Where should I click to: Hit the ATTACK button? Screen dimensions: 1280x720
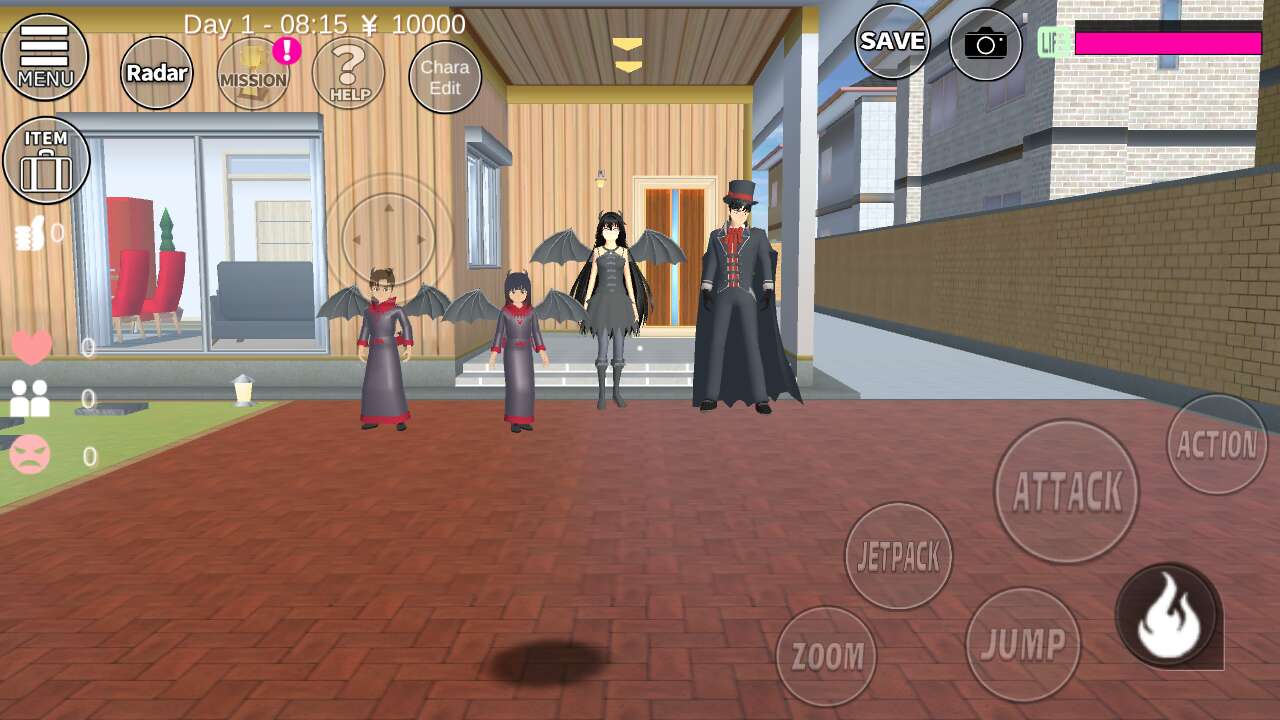pyautogui.click(x=1067, y=491)
